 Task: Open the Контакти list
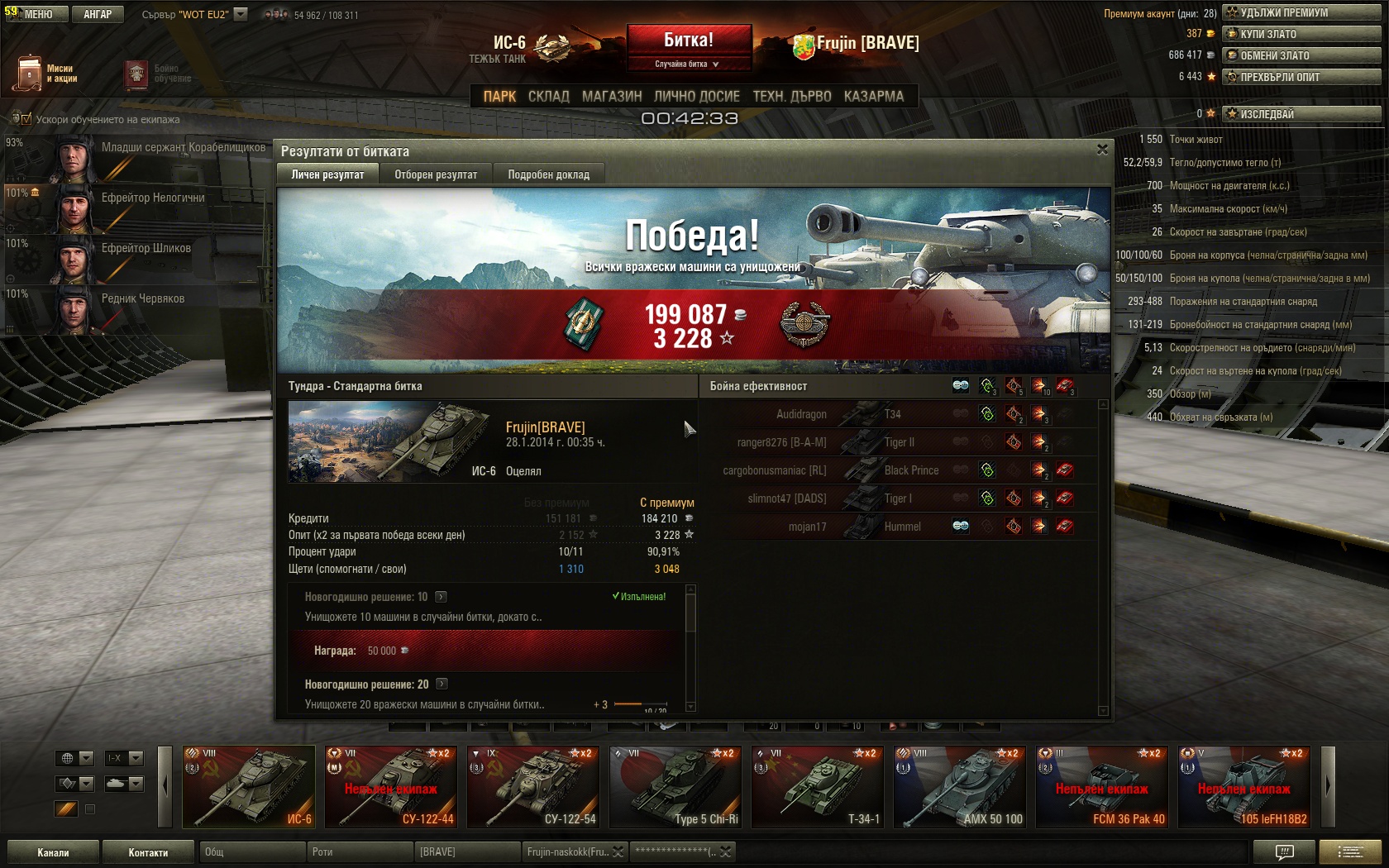pos(148,852)
